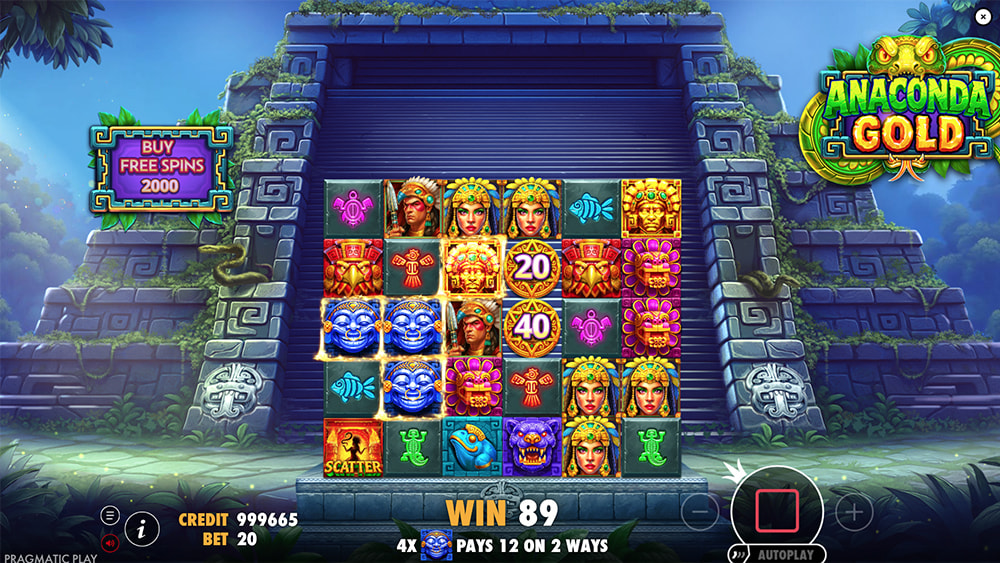
Task: Open the info paytable button
Action: pyautogui.click(x=142, y=527)
